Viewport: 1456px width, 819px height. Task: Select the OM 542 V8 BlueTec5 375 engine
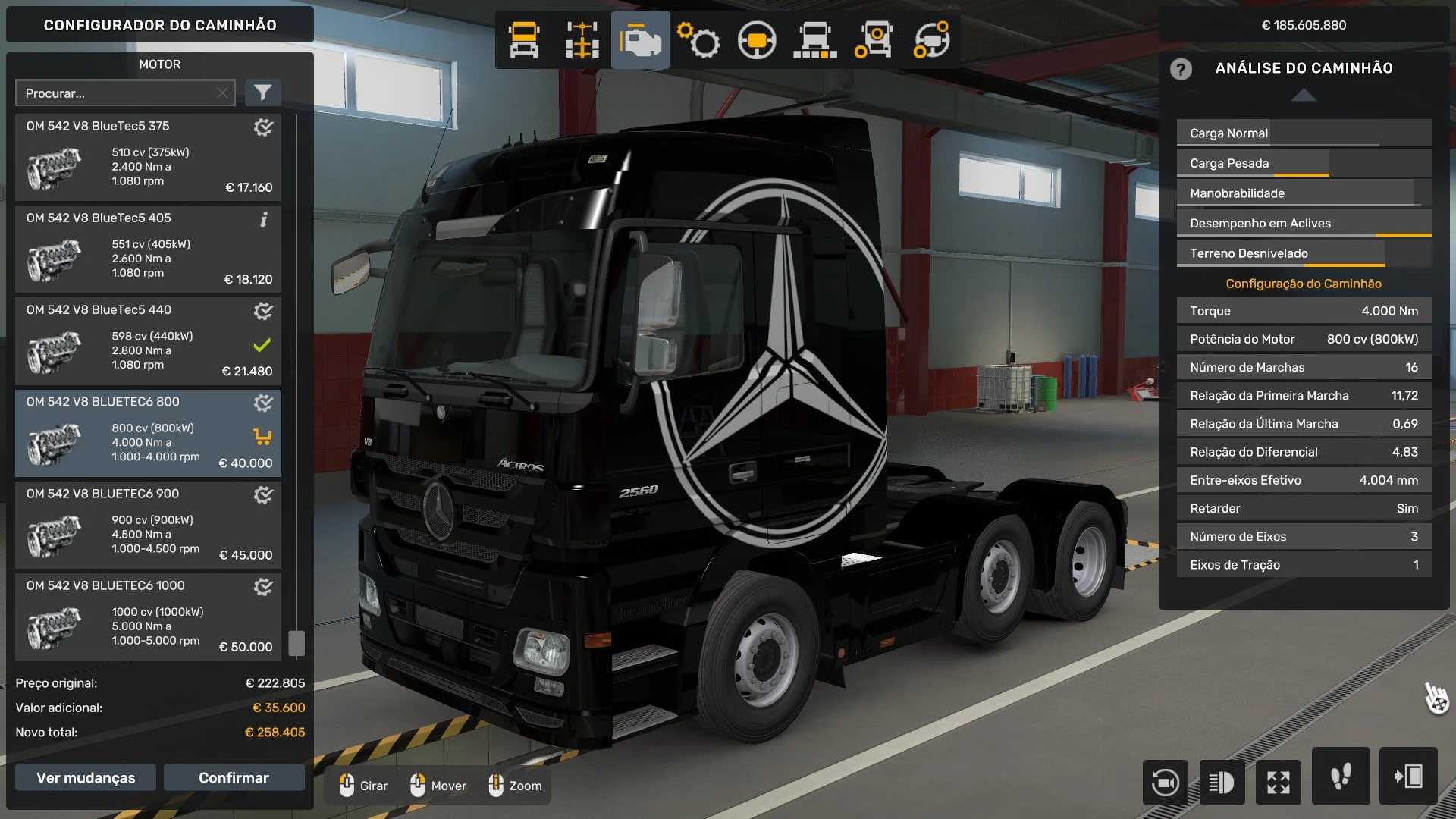coord(148,158)
